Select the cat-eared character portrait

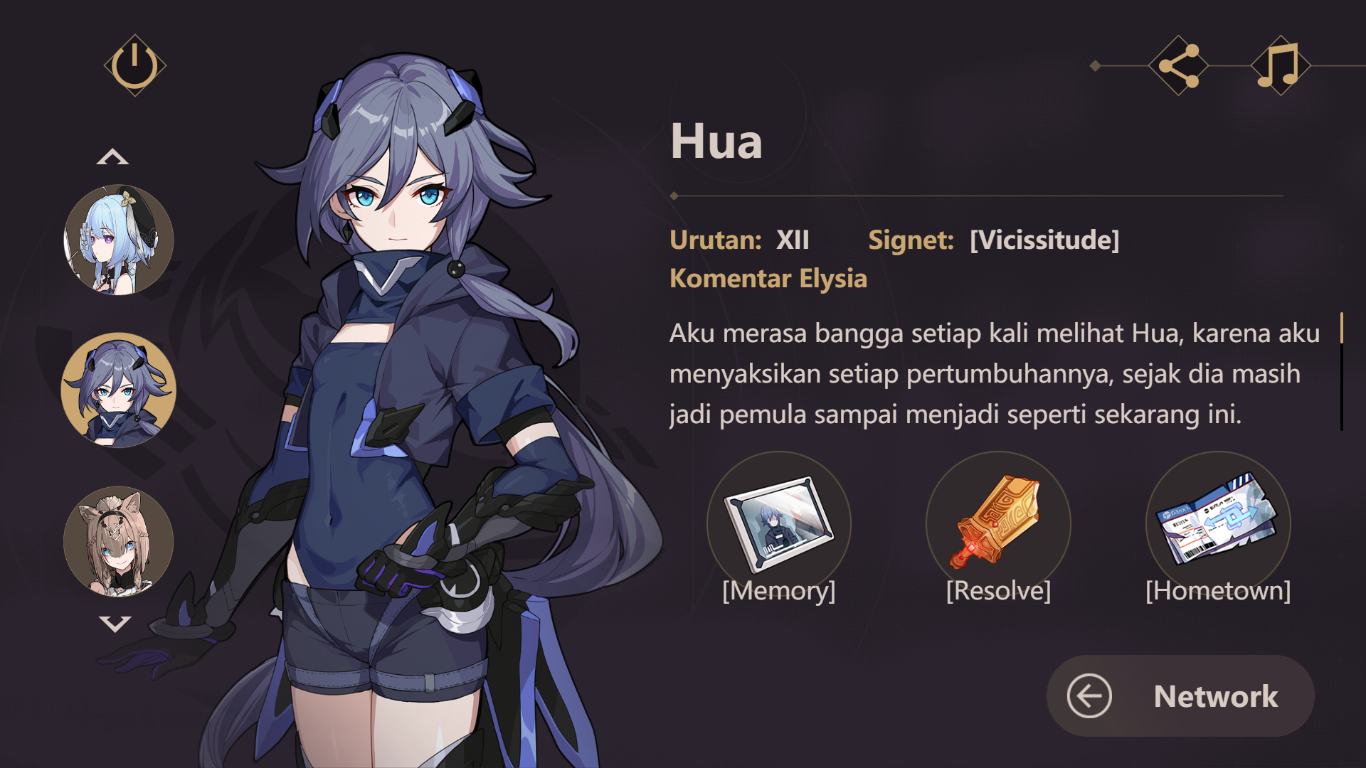point(117,540)
